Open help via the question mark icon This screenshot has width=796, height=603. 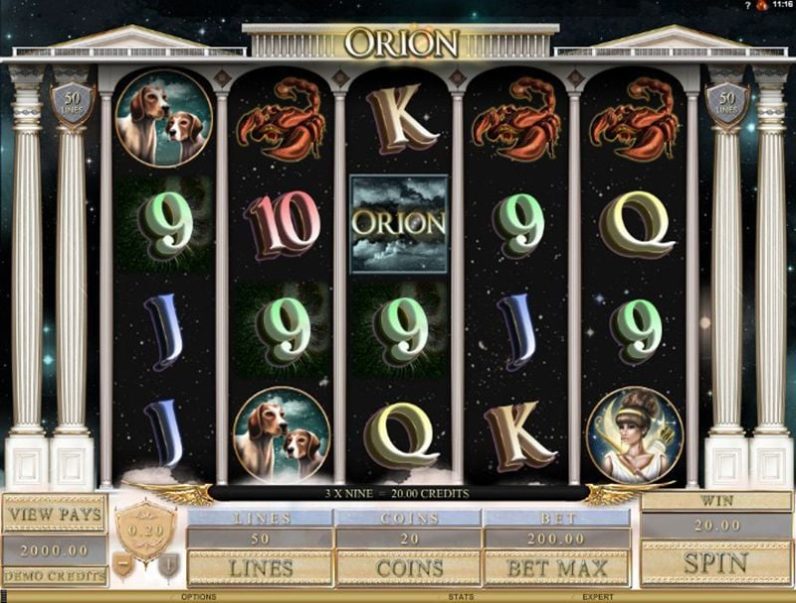(x=747, y=6)
